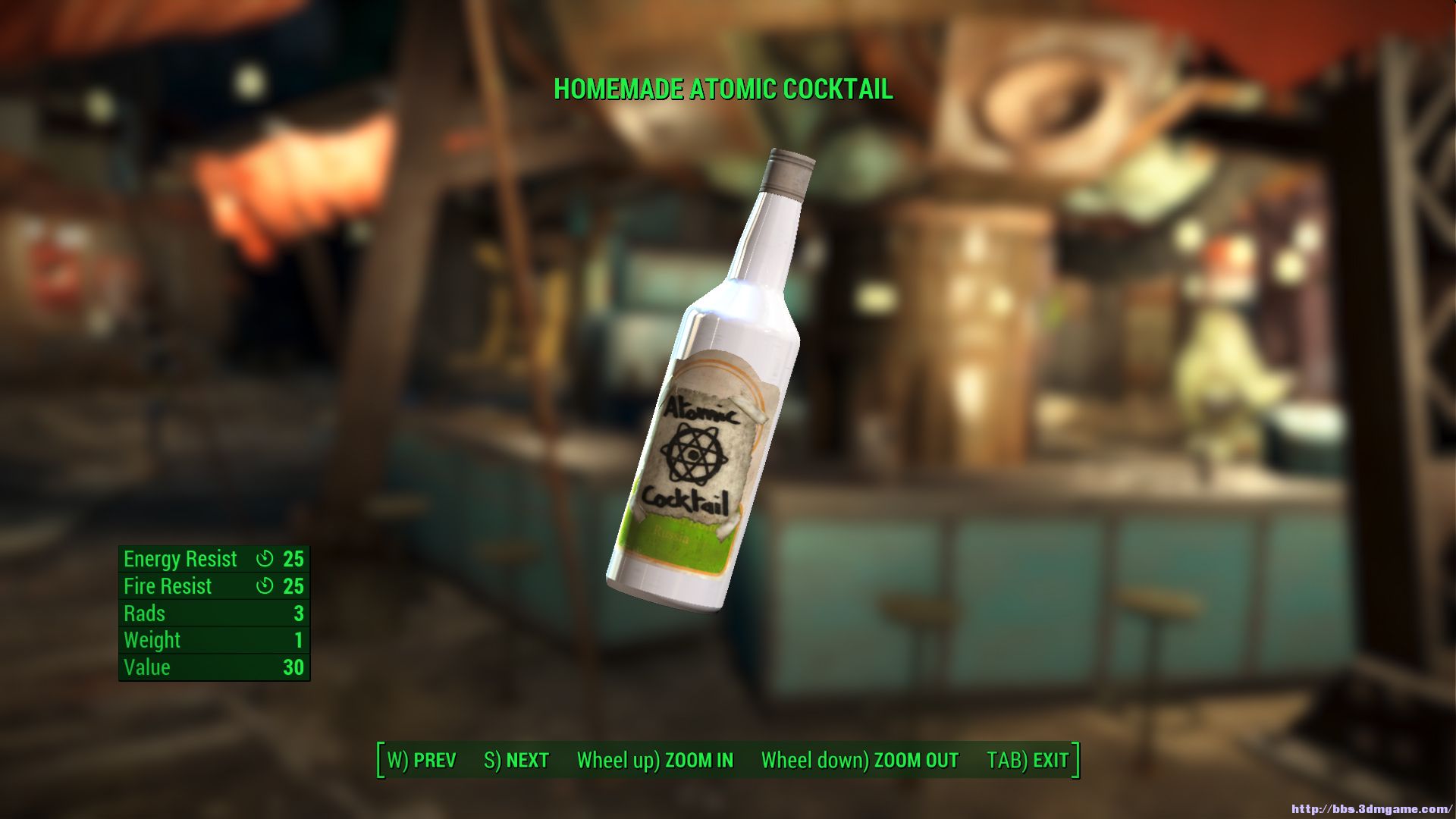Select the NEXT option on the control bar
Image resolution: width=1456 pixels, height=819 pixels.
coord(516,760)
